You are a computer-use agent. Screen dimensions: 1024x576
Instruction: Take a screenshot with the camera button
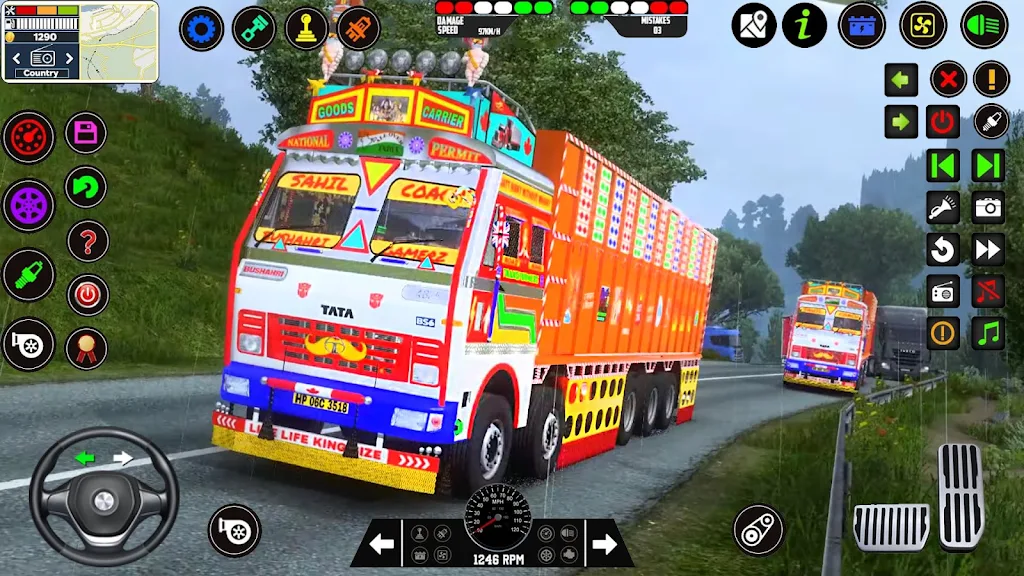click(x=988, y=207)
